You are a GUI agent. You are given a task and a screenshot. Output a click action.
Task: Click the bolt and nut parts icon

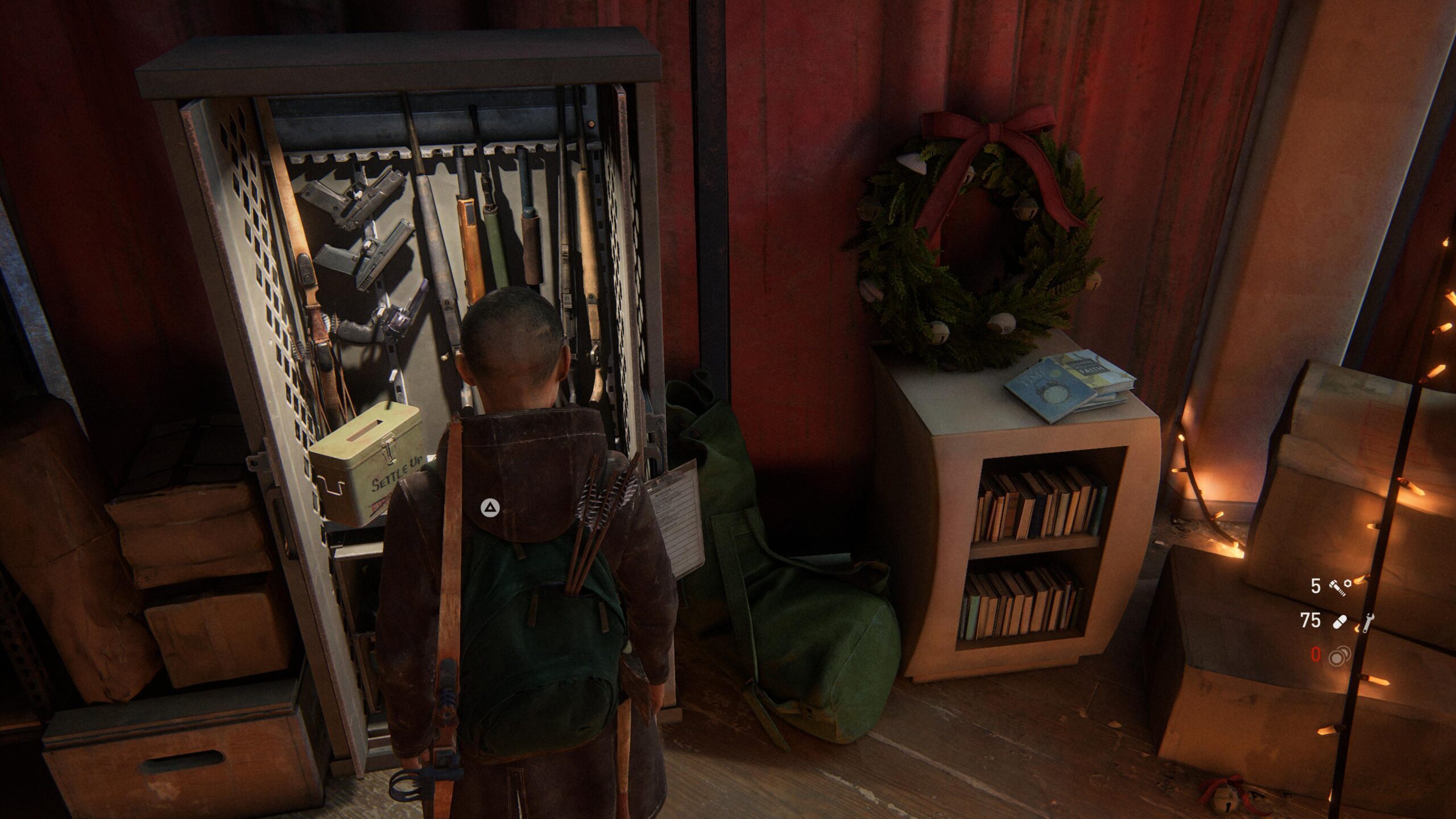1339,587
